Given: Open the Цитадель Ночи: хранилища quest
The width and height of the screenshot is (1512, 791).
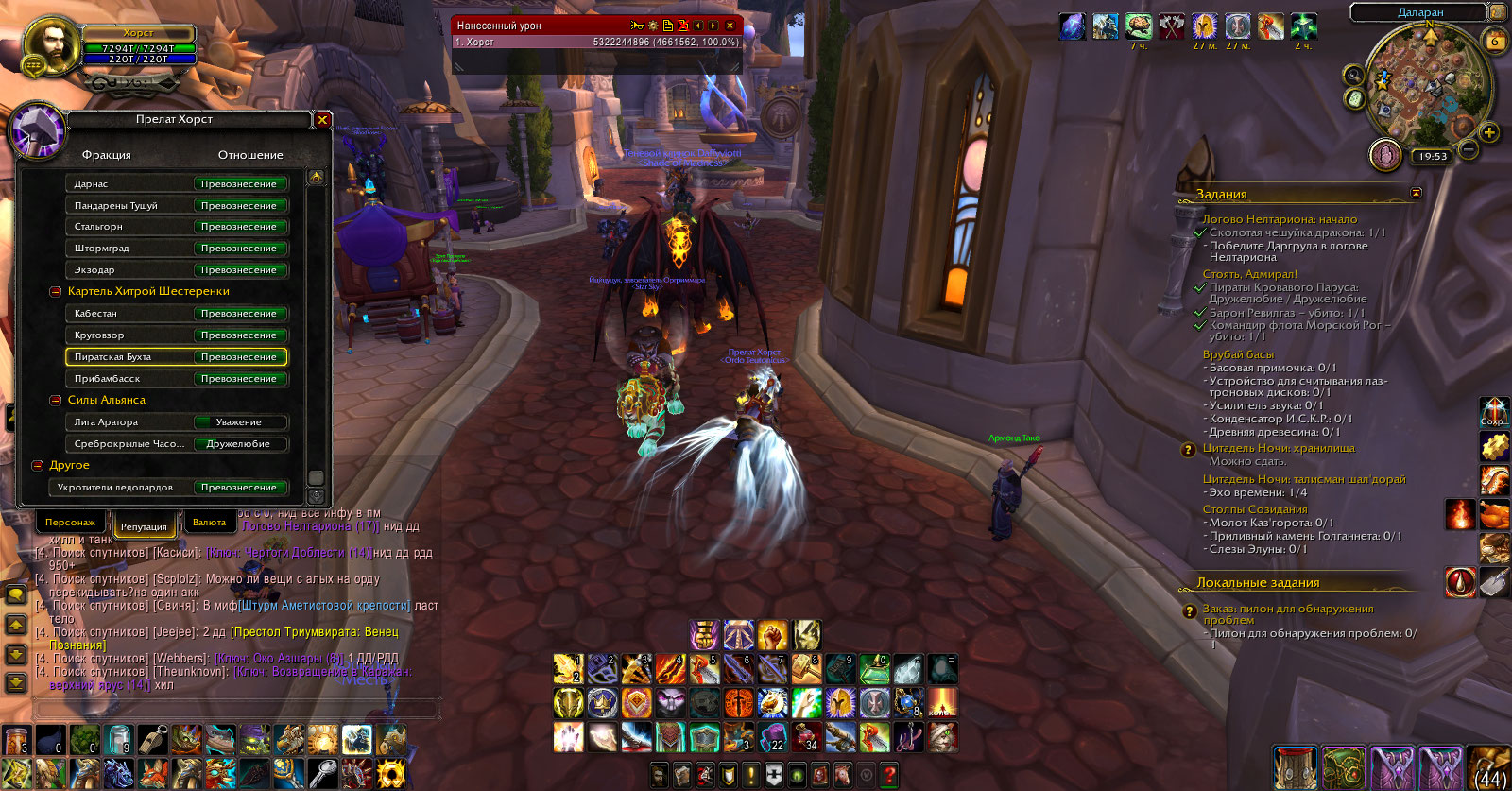Looking at the screenshot, I should [x=1279, y=448].
